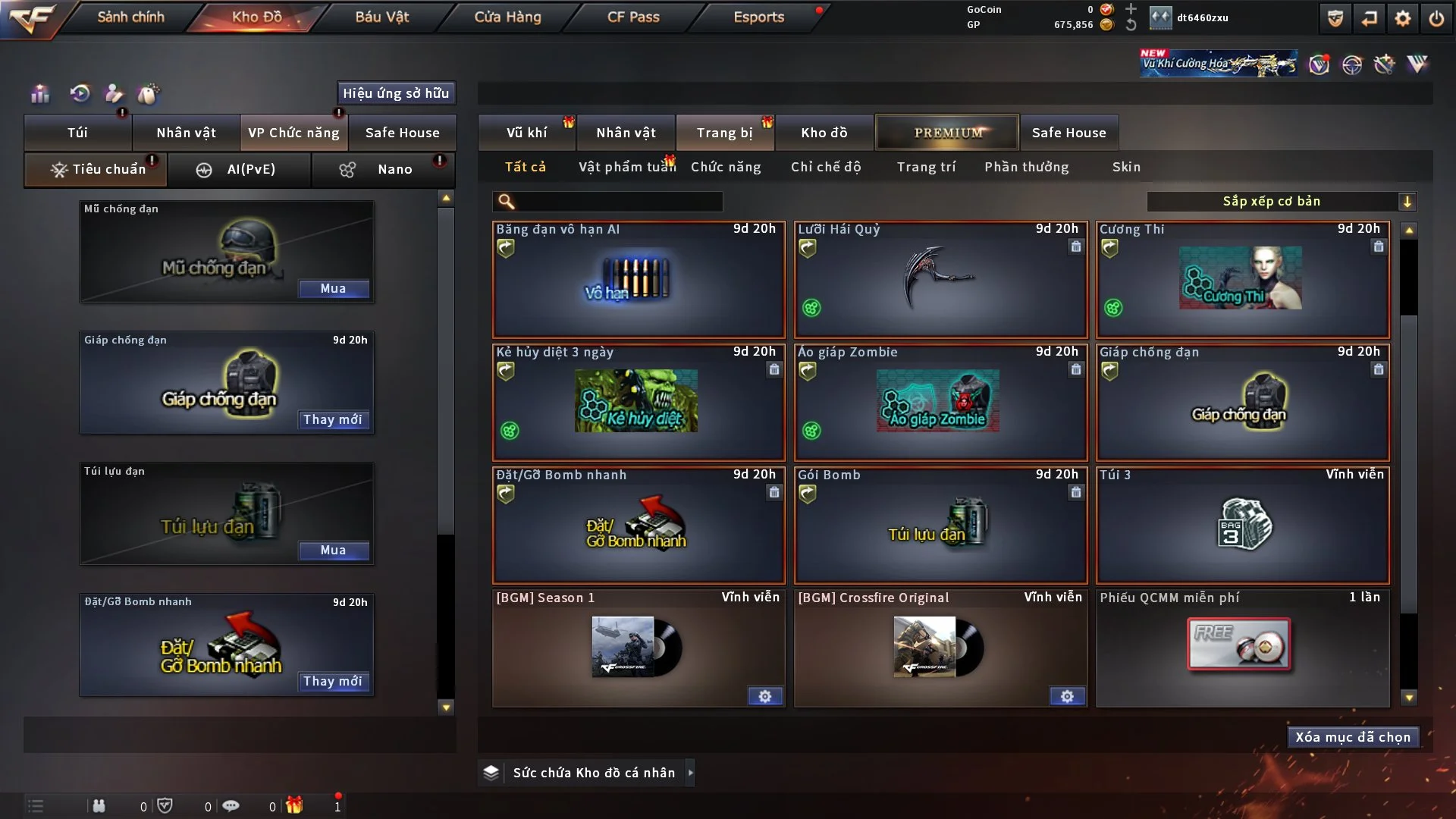Open the Sảnh chính lobby menu
The image size is (1456, 819).
(x=130, y=17)
